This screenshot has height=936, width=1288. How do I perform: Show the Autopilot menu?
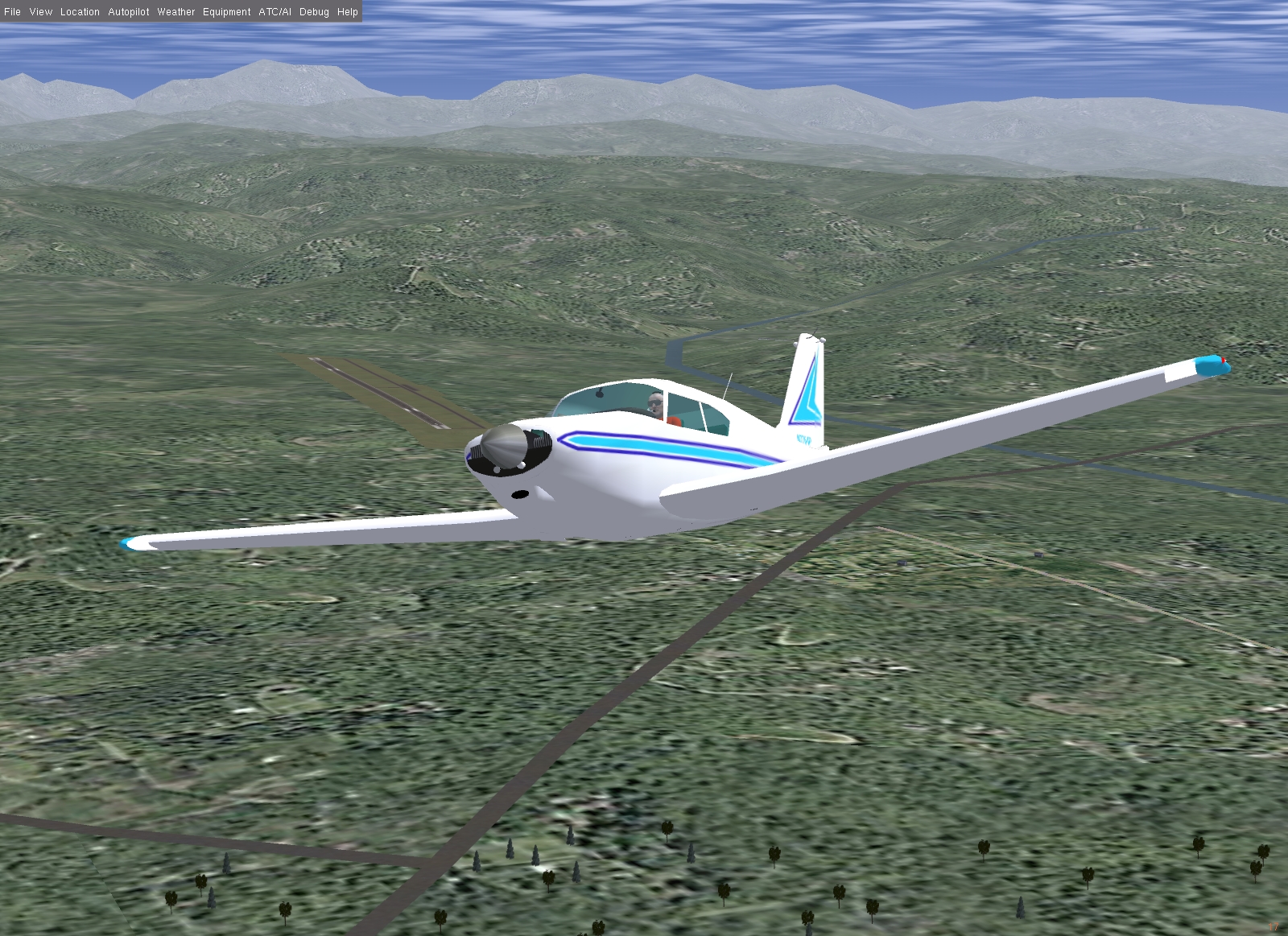click(x=129, y=12)
